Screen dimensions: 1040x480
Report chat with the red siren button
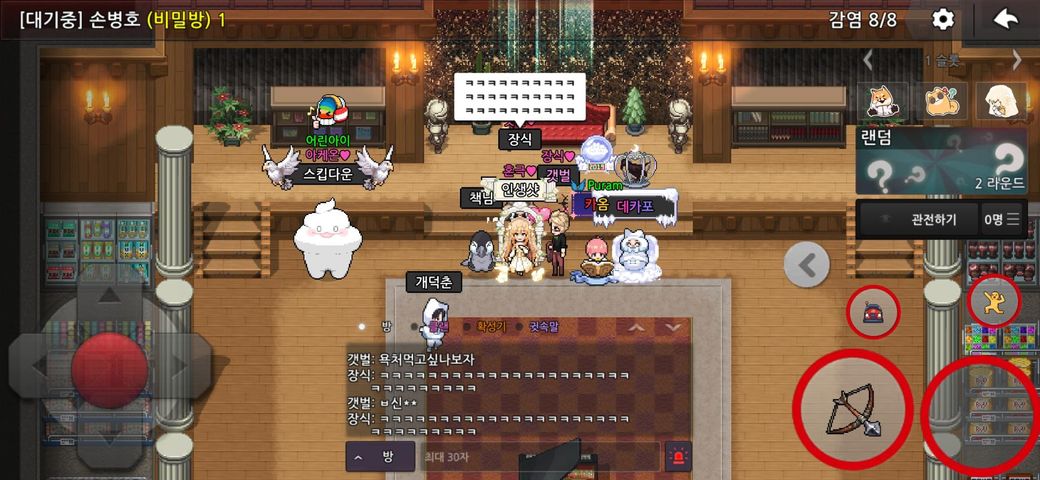tap(678, 456)
